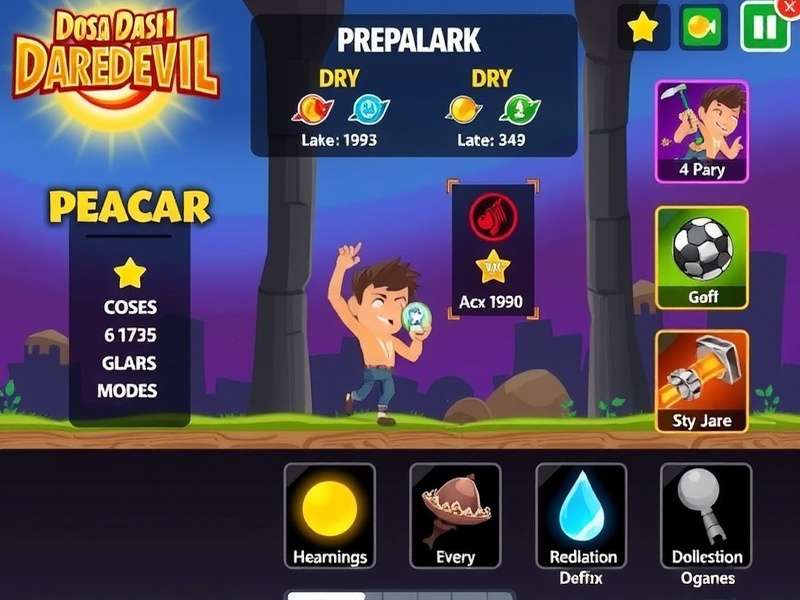Select the Hearnings gold coin slot
This screenshot has width=800, height=600.
pos(330,517)
